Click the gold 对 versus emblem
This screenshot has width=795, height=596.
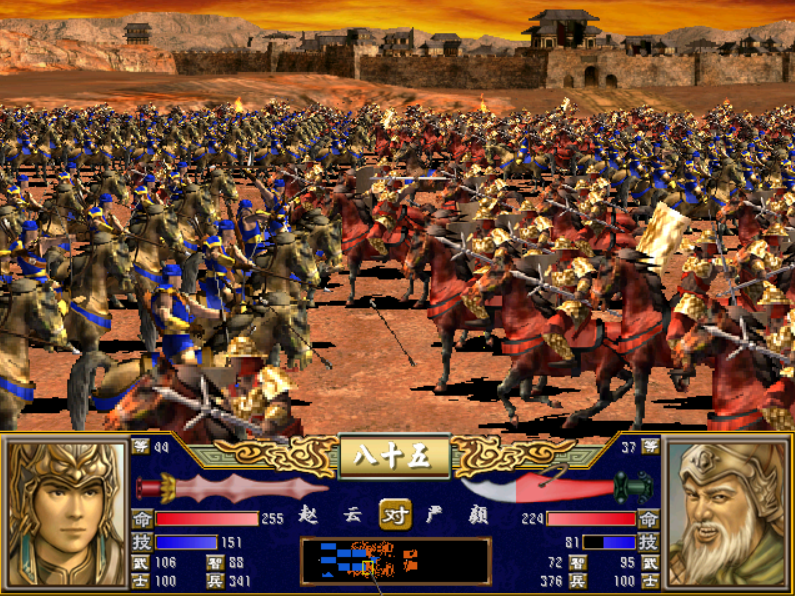[395, 515]
